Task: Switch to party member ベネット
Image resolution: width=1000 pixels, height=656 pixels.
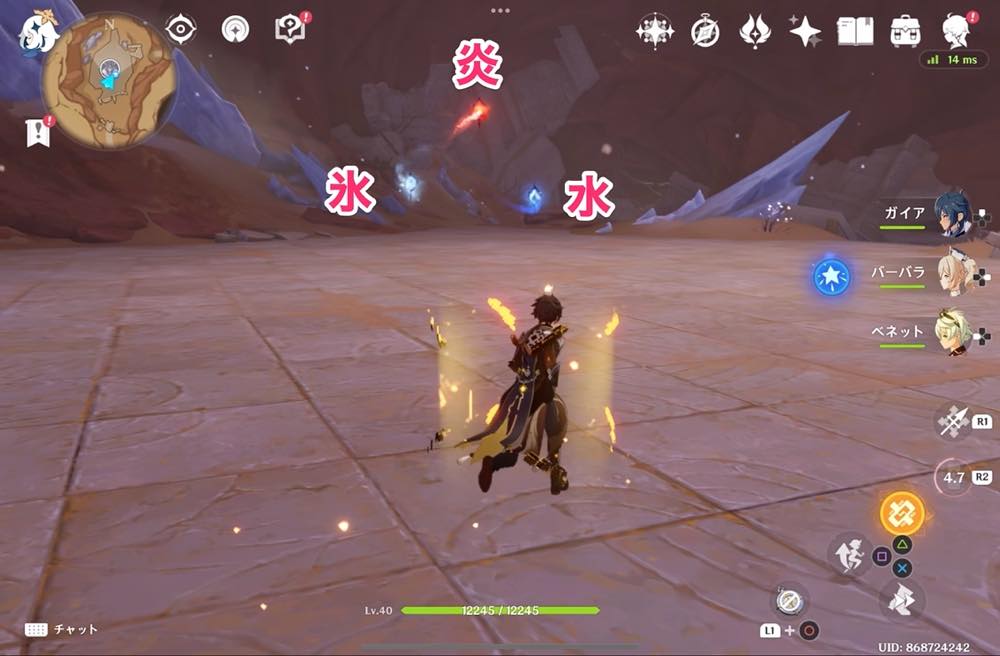Action: pyautogui.click(x=952, y=332)
